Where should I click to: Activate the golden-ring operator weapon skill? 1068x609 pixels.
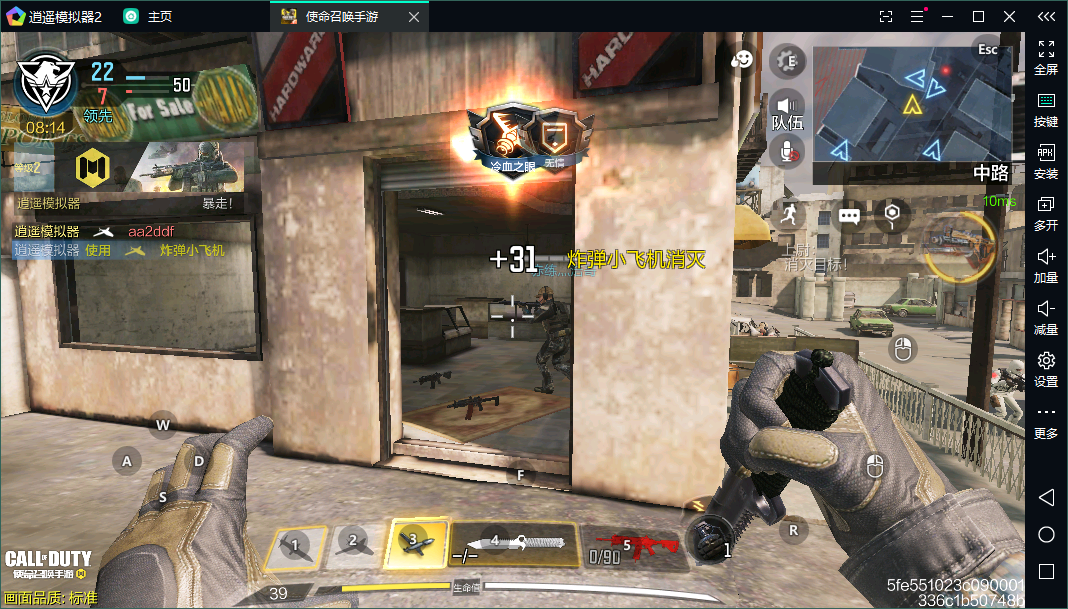pyautogui.click(x=960, y=247)
